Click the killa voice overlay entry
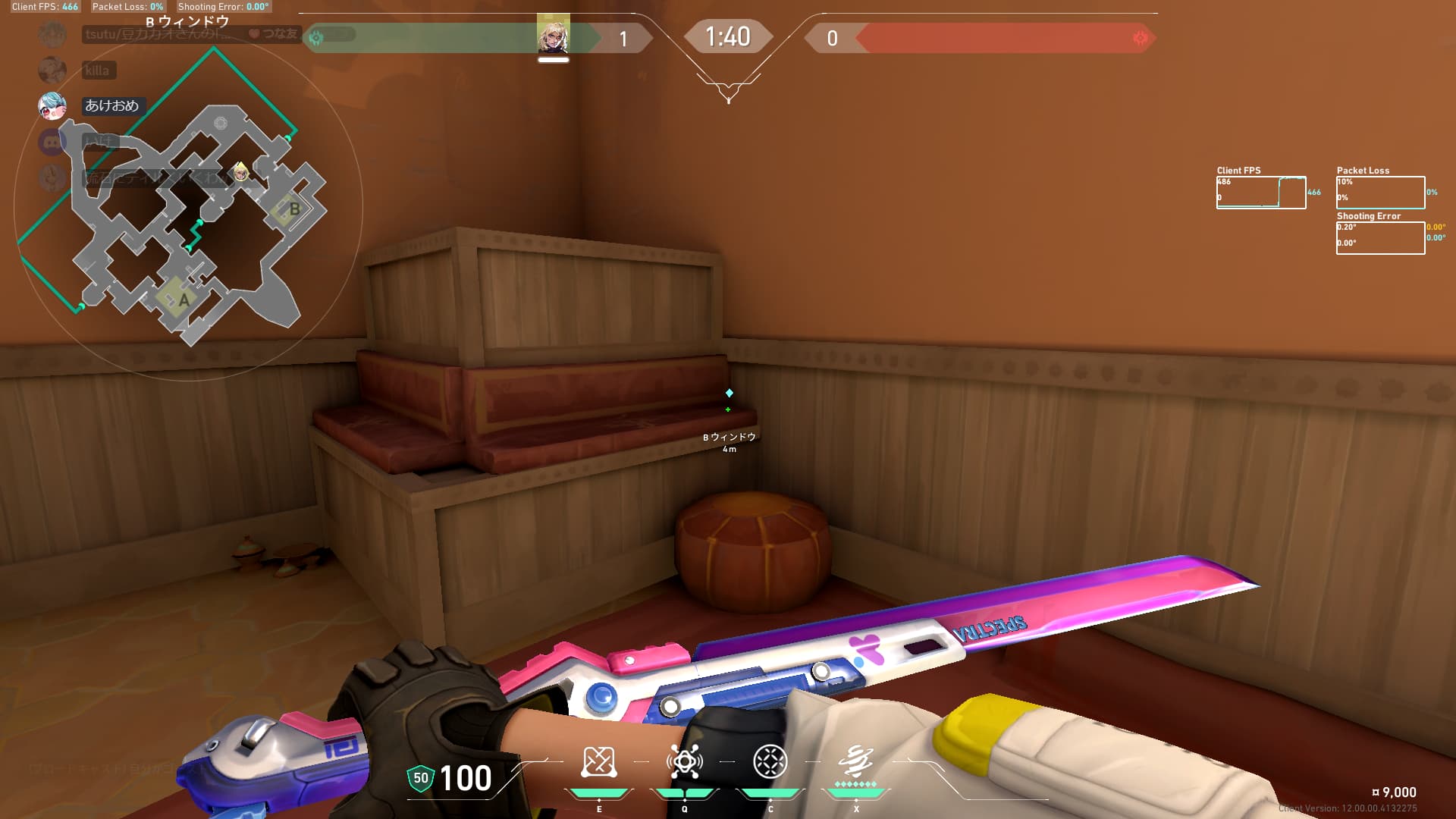The width and height of the screenshot is (1456, 819). pyautogui.click(x=97, y=71)
